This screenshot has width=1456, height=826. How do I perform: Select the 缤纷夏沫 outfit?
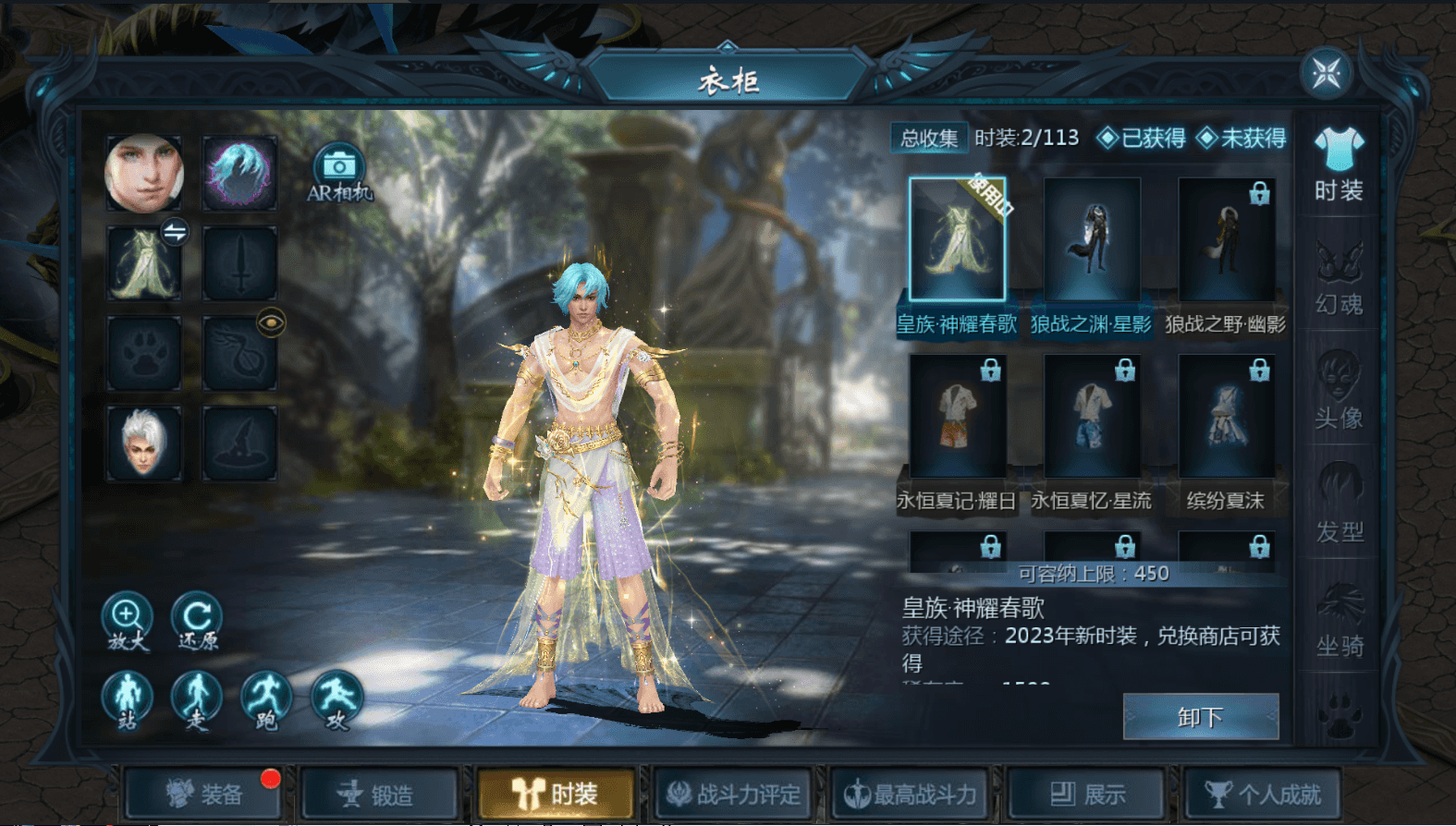[1226, 416]
